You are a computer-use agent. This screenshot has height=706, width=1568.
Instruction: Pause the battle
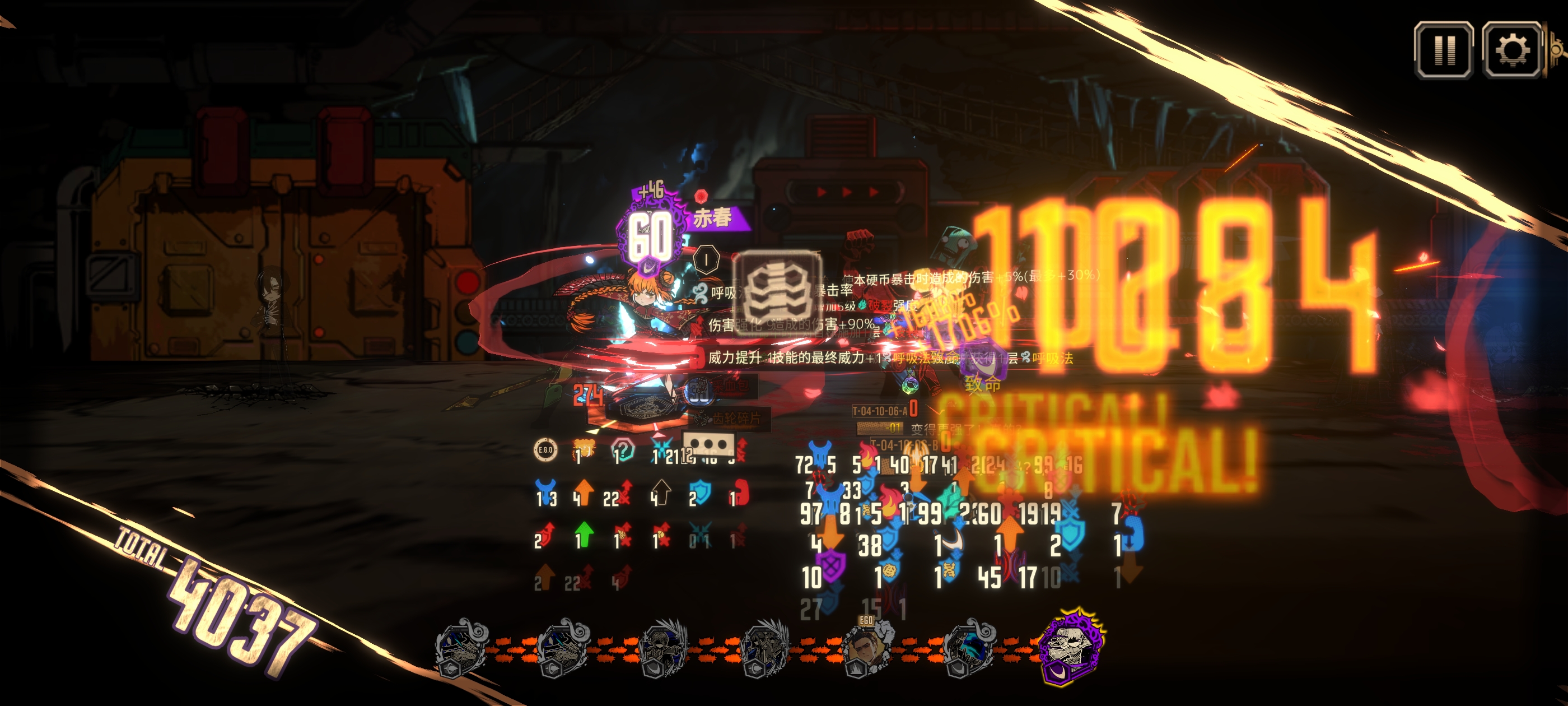tap(1443, 50)
